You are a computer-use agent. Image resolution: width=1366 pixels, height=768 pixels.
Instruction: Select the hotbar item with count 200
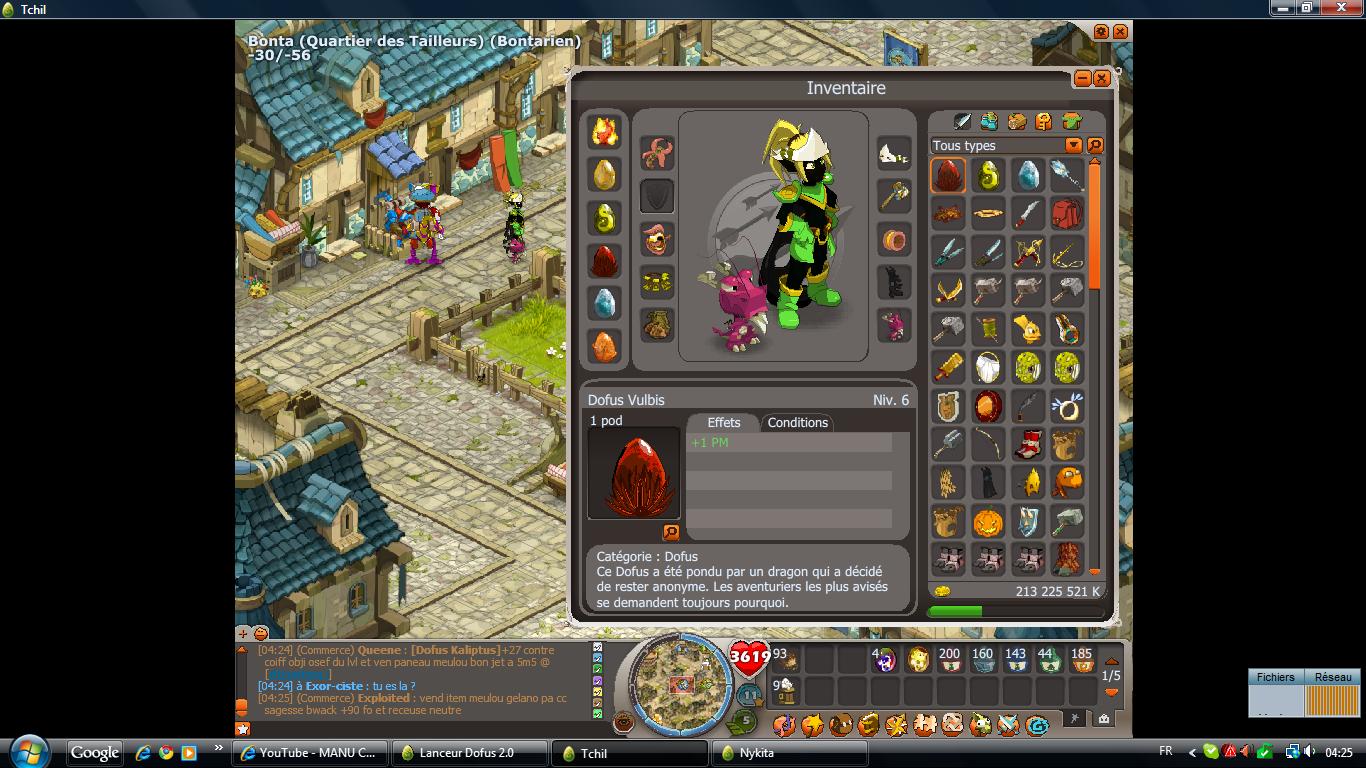(949, 659)
